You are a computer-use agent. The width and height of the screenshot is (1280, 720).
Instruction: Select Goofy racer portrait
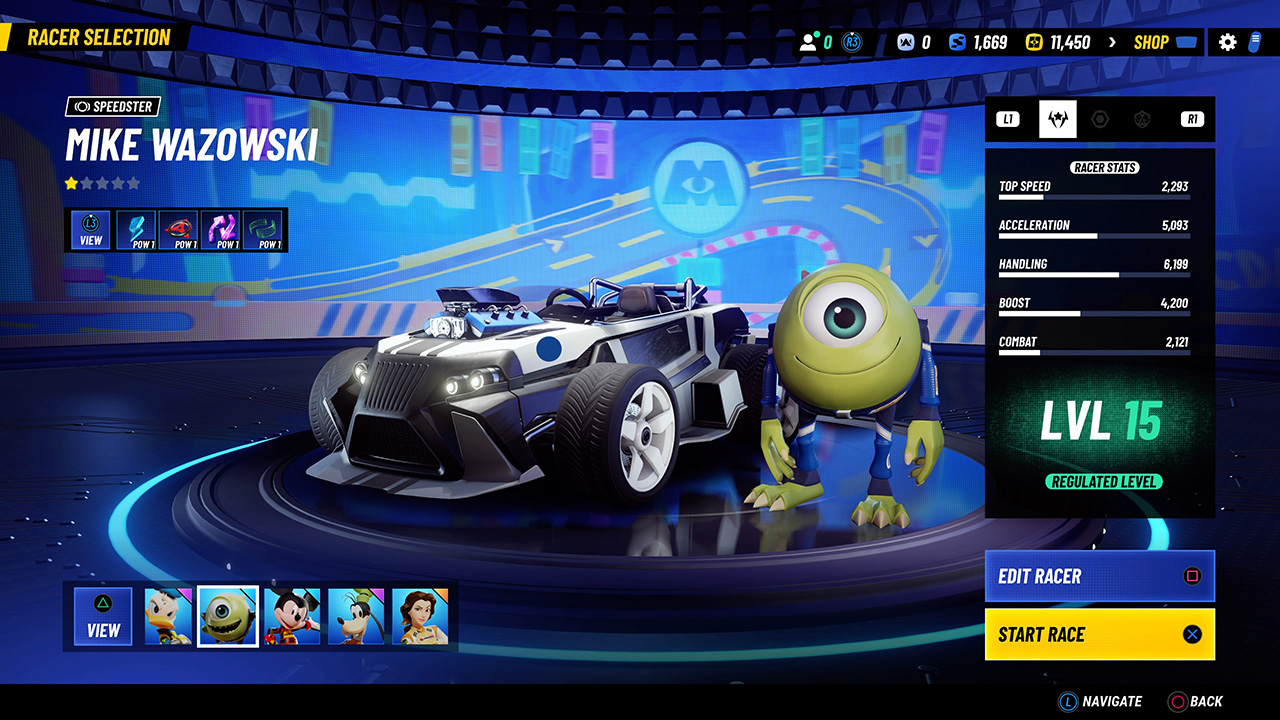click(356, 616)
